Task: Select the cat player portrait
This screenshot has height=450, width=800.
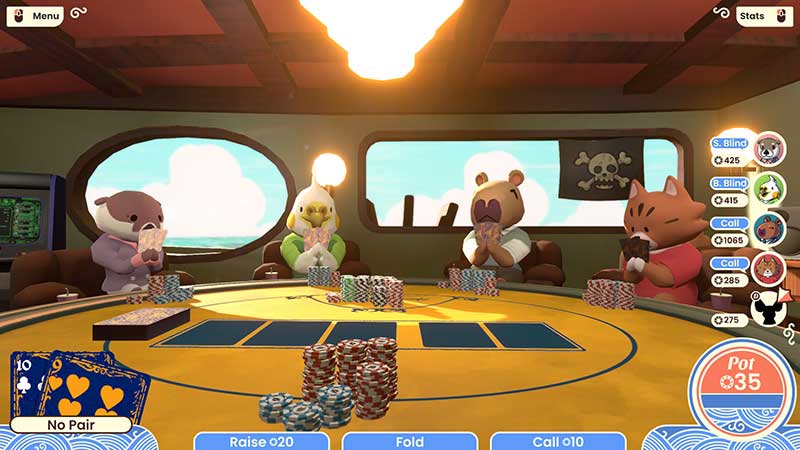Action: pyautogui.click(x=769, y=268)
